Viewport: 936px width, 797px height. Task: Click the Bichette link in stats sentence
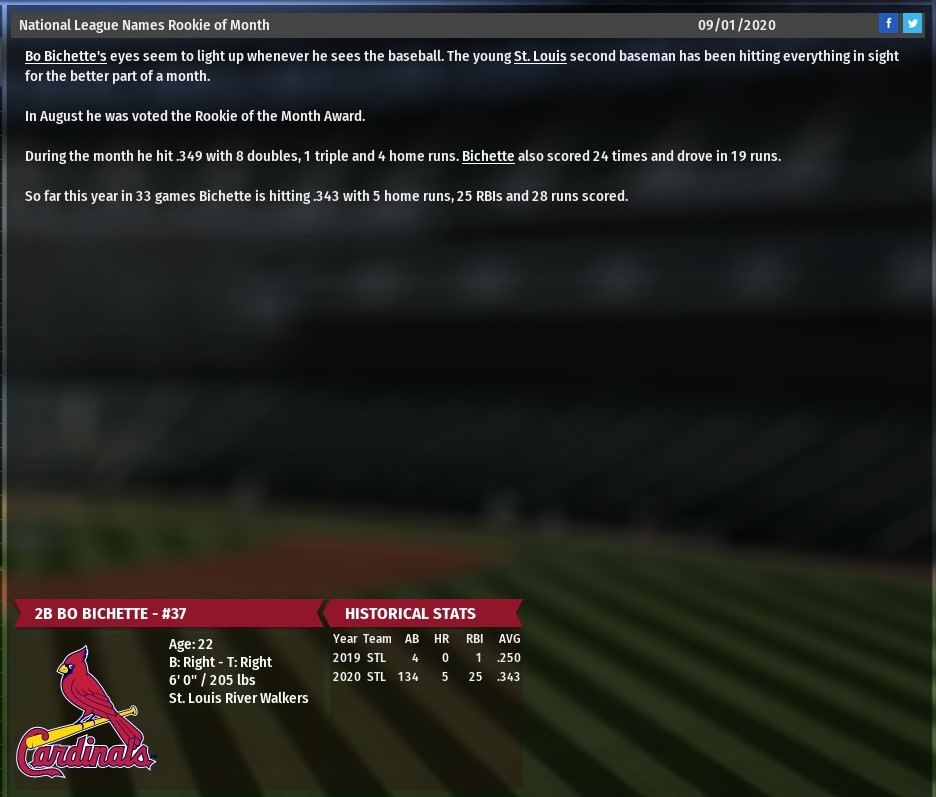click(x=488, y=156)
